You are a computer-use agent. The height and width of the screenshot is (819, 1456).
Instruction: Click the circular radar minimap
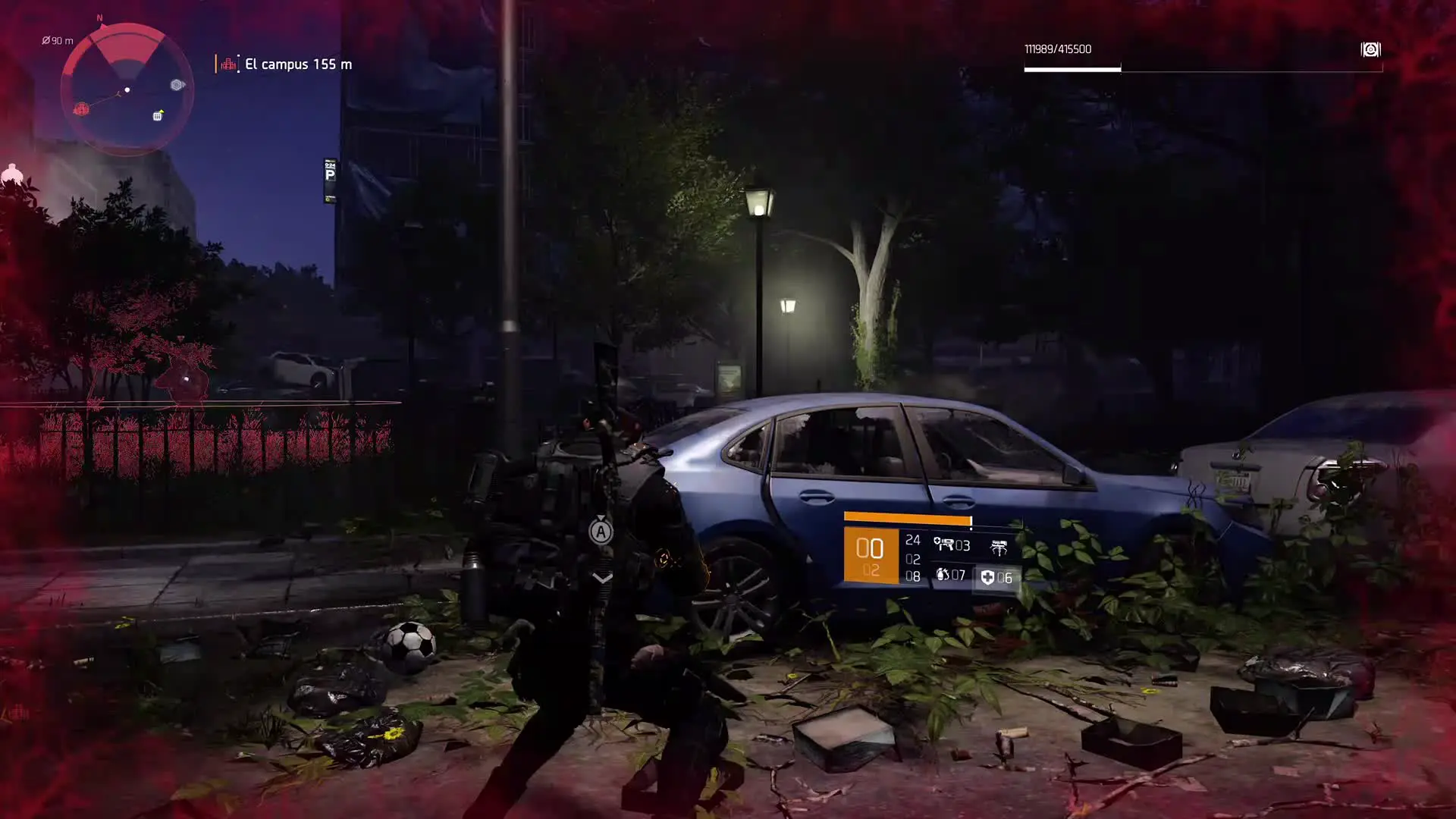127,89
